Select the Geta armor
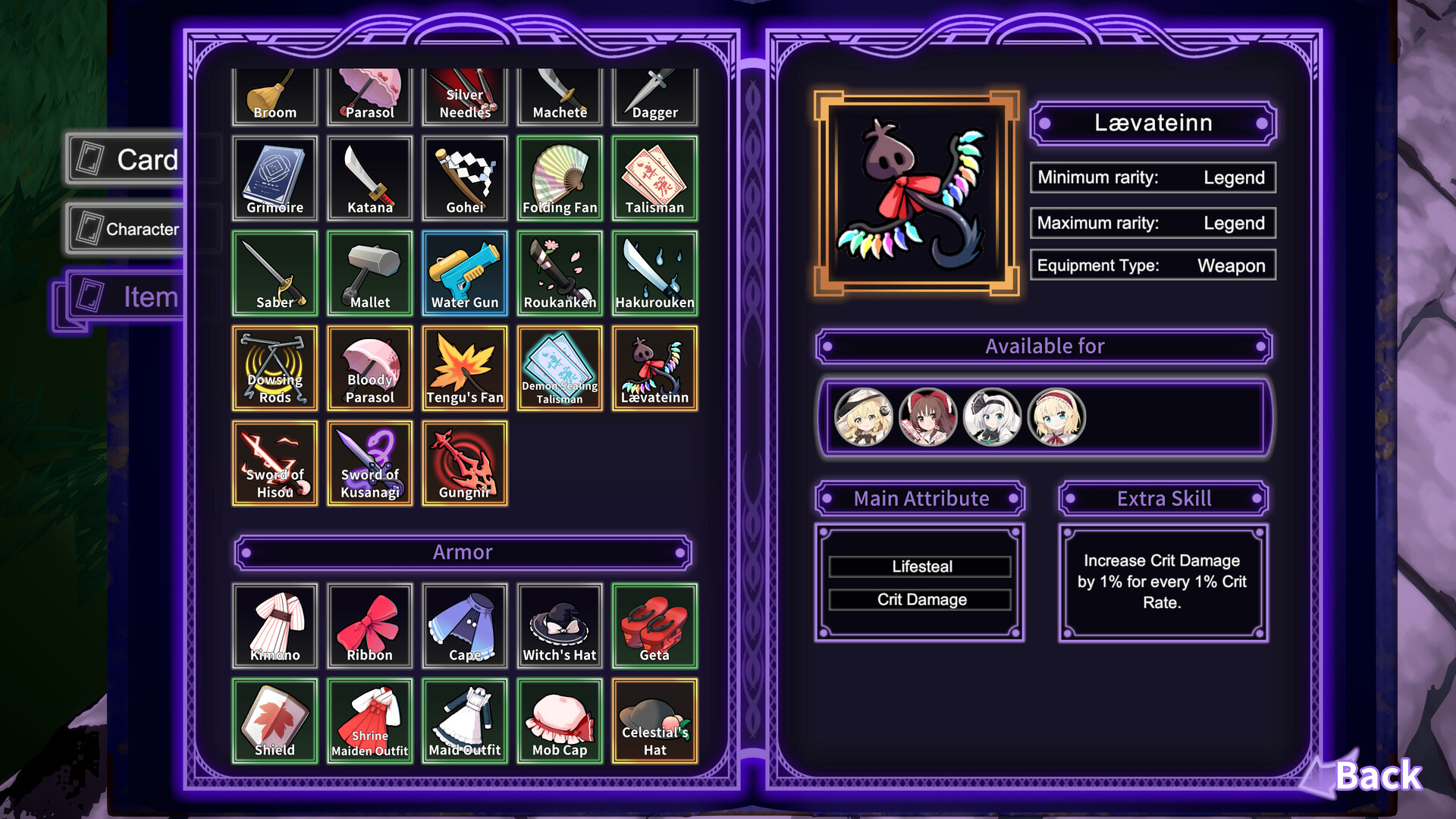The image size is (1456, 819). point(654,626)
